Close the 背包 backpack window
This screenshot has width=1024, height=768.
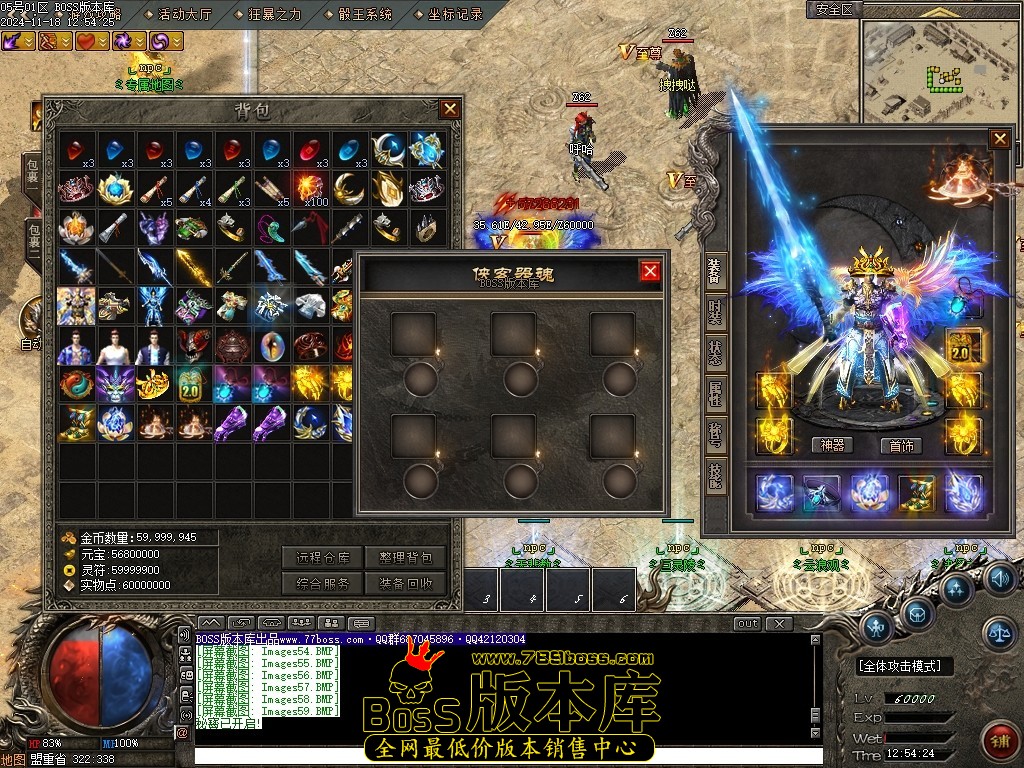click(450, 109)
